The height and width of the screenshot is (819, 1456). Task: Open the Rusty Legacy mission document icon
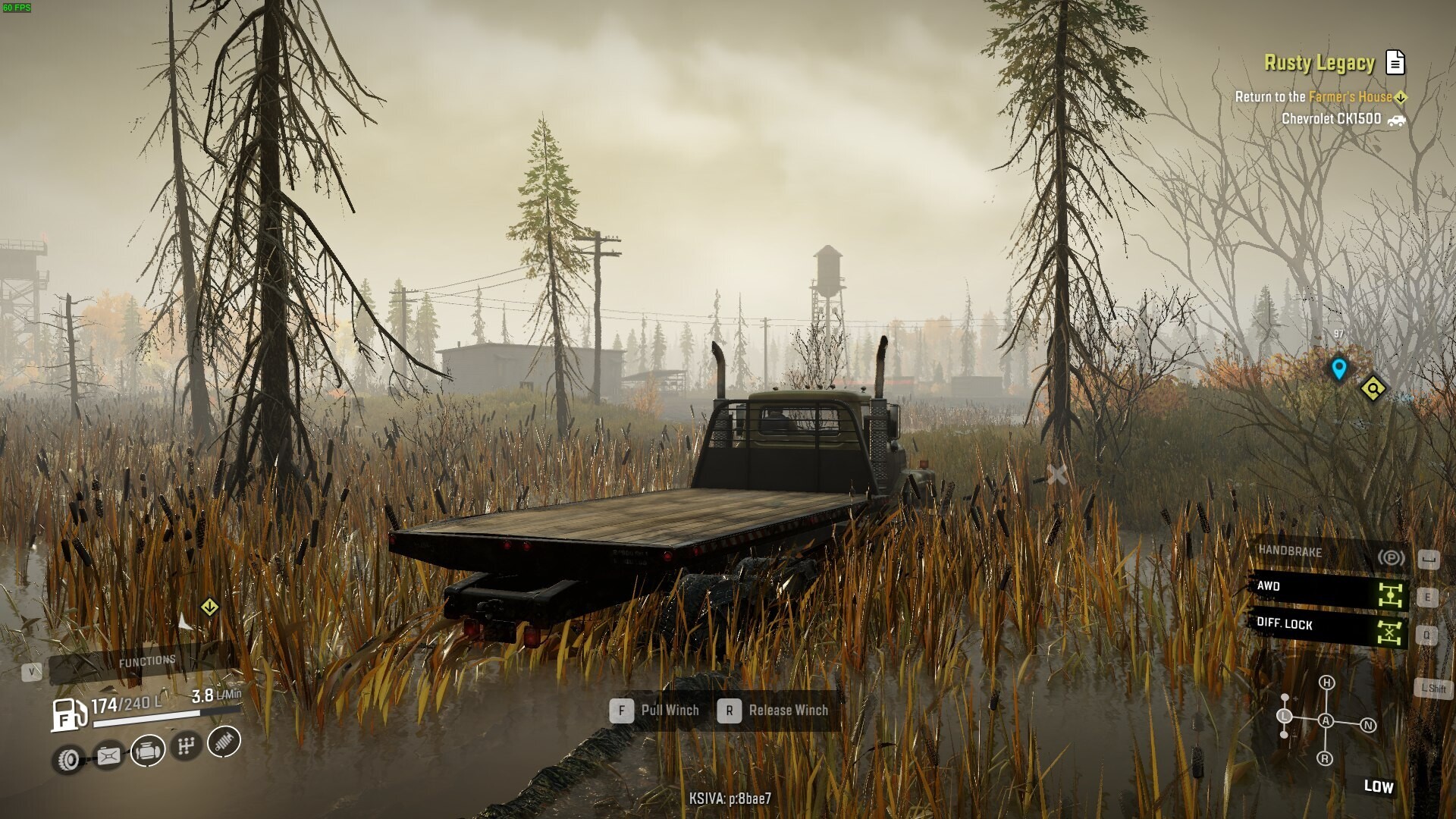click(1395, 62)
